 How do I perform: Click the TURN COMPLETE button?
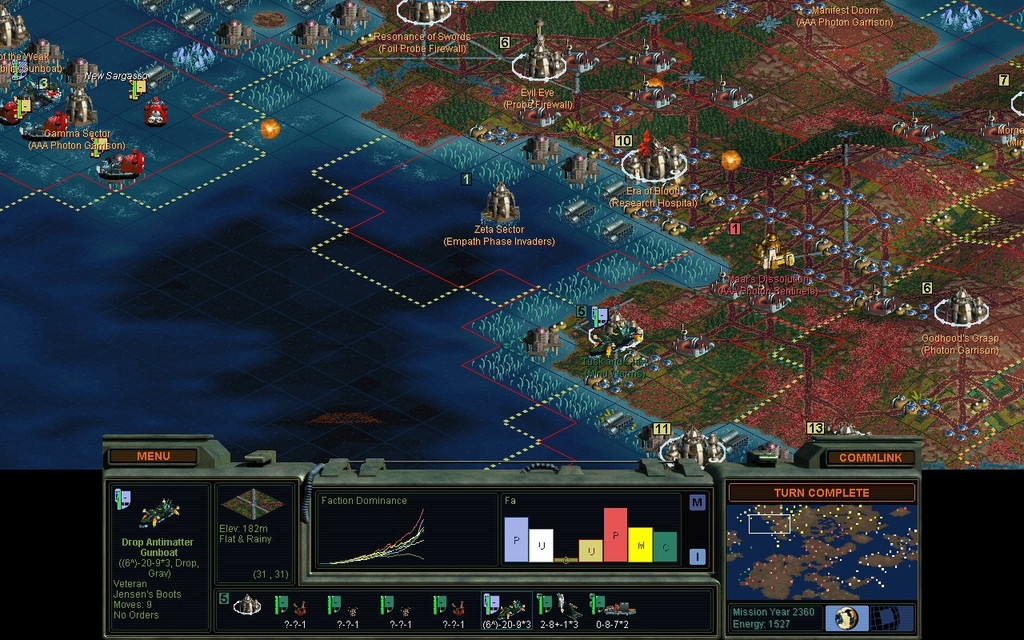(821, 493)
